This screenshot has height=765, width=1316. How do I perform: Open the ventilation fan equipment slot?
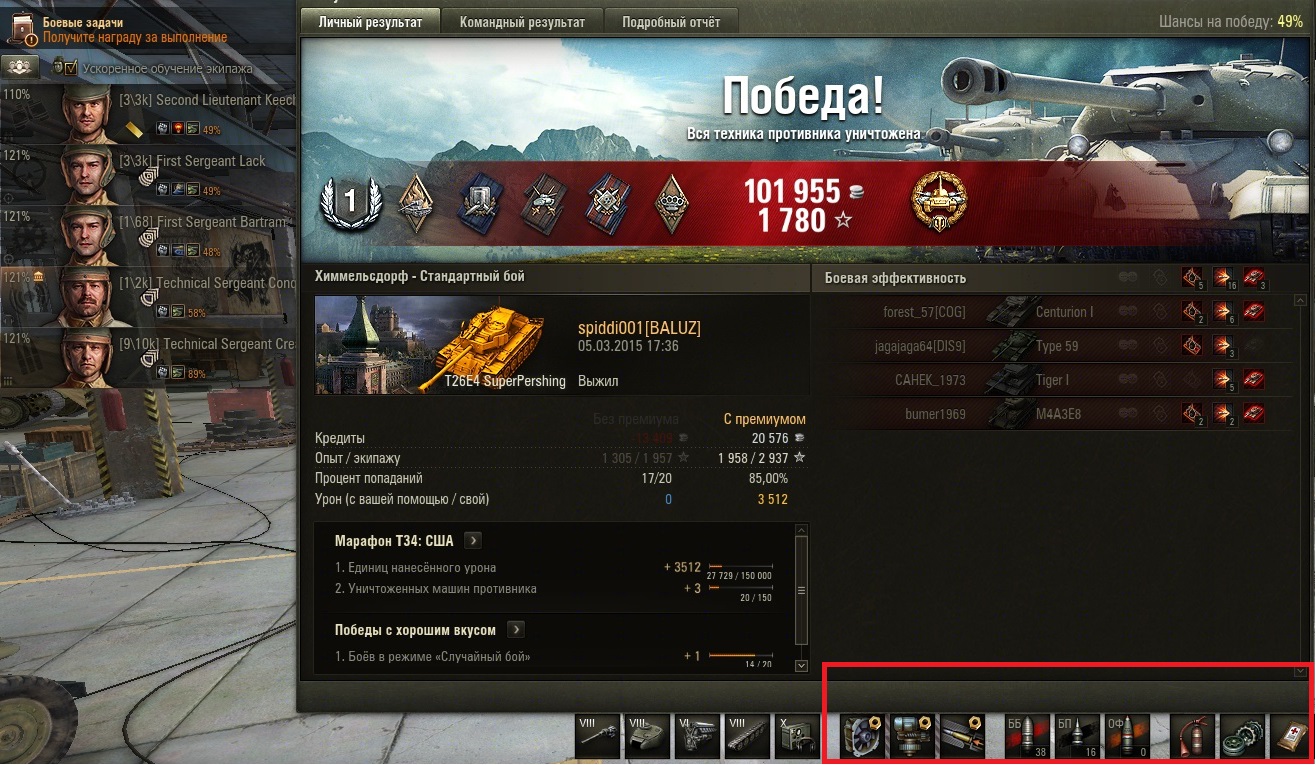click(x=860, y=737)
